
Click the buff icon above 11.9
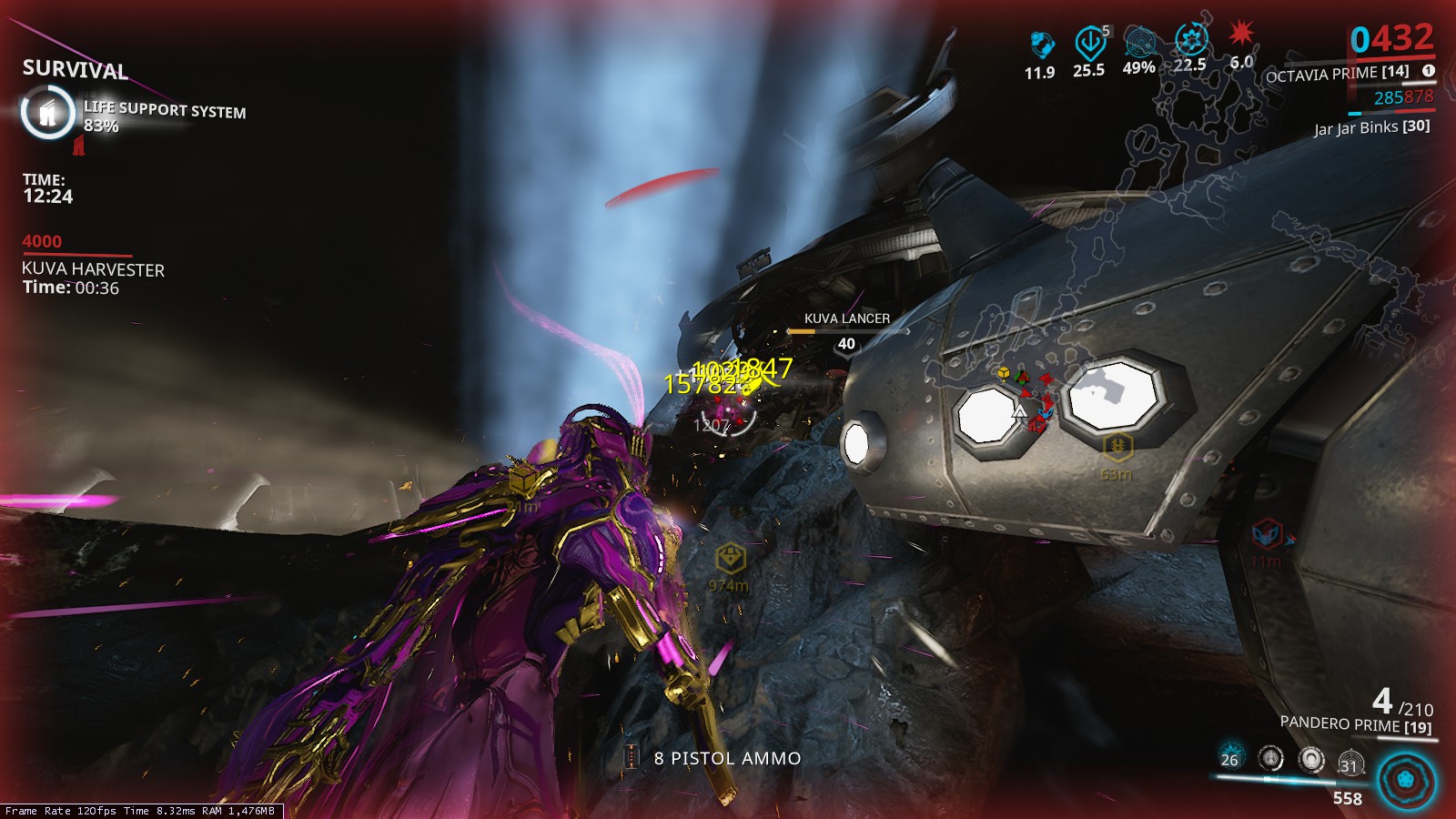point(1041,42)
